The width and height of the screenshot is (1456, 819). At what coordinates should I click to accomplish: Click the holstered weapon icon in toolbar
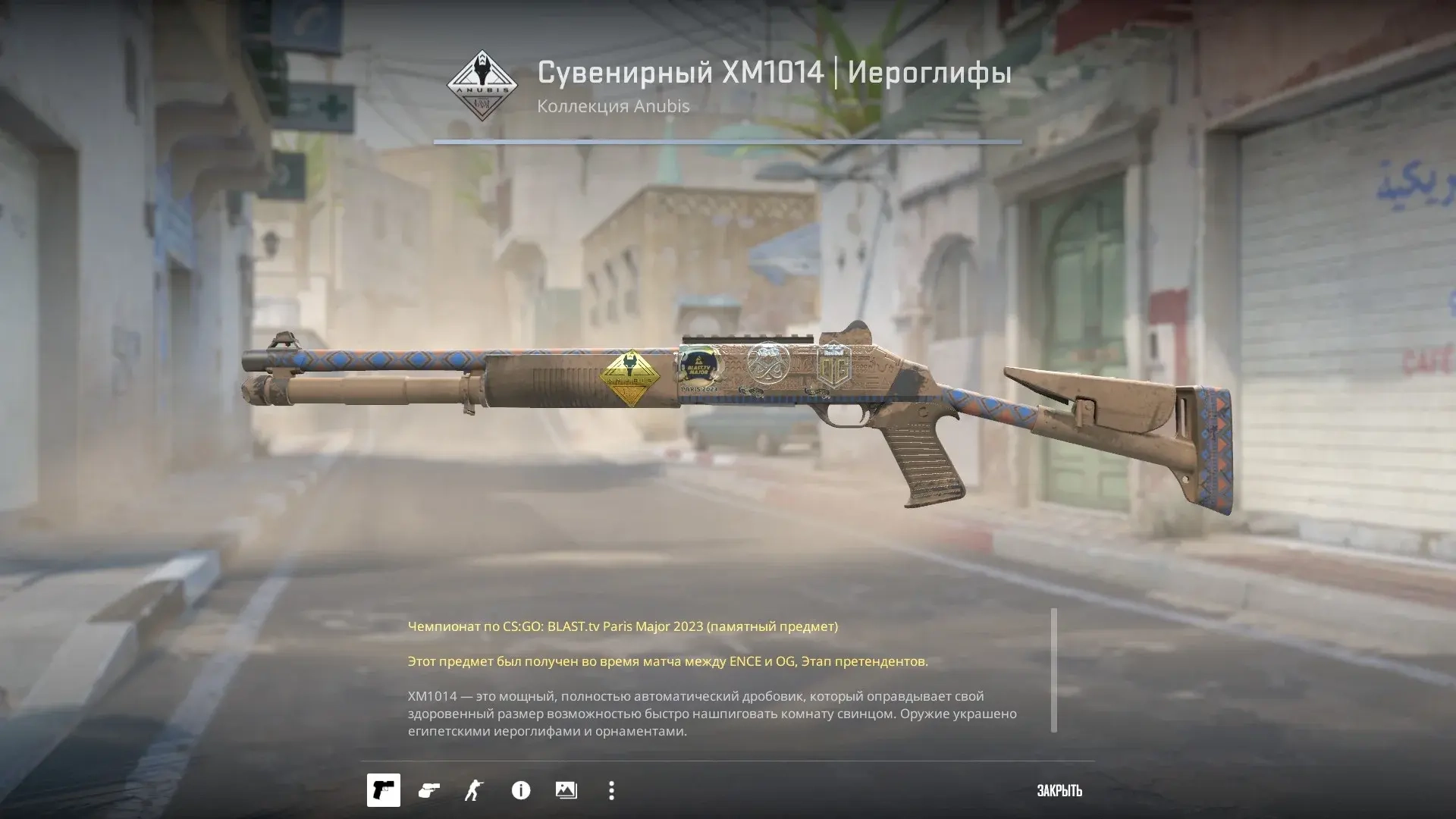coord(428,790)
